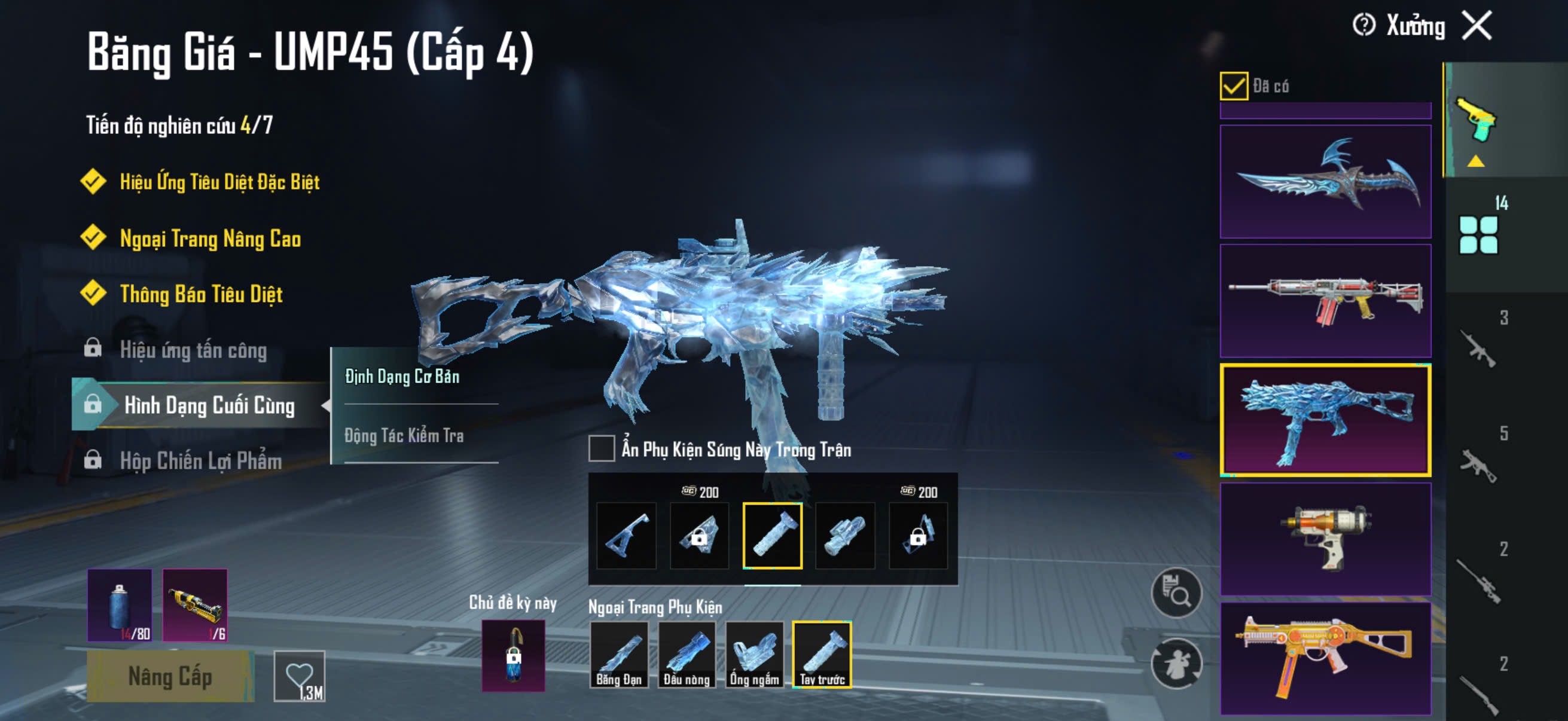Close the weapon workshop screen
The height and width of the screenshot is (721, 1568).
pyautogui.click(x=1477, y=26)
